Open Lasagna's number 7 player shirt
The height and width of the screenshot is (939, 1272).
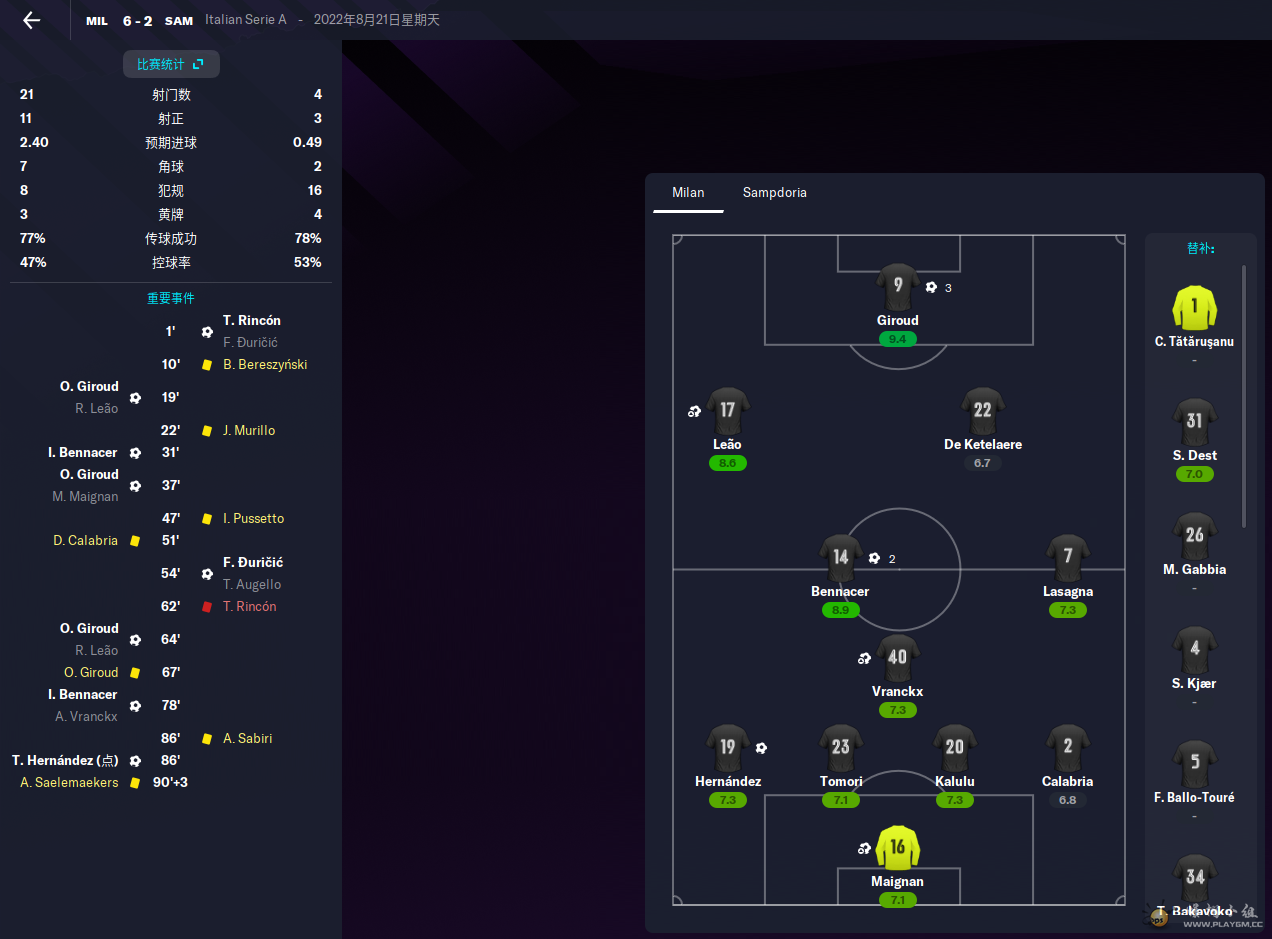pyautogui.click(x=1067, y=559)
